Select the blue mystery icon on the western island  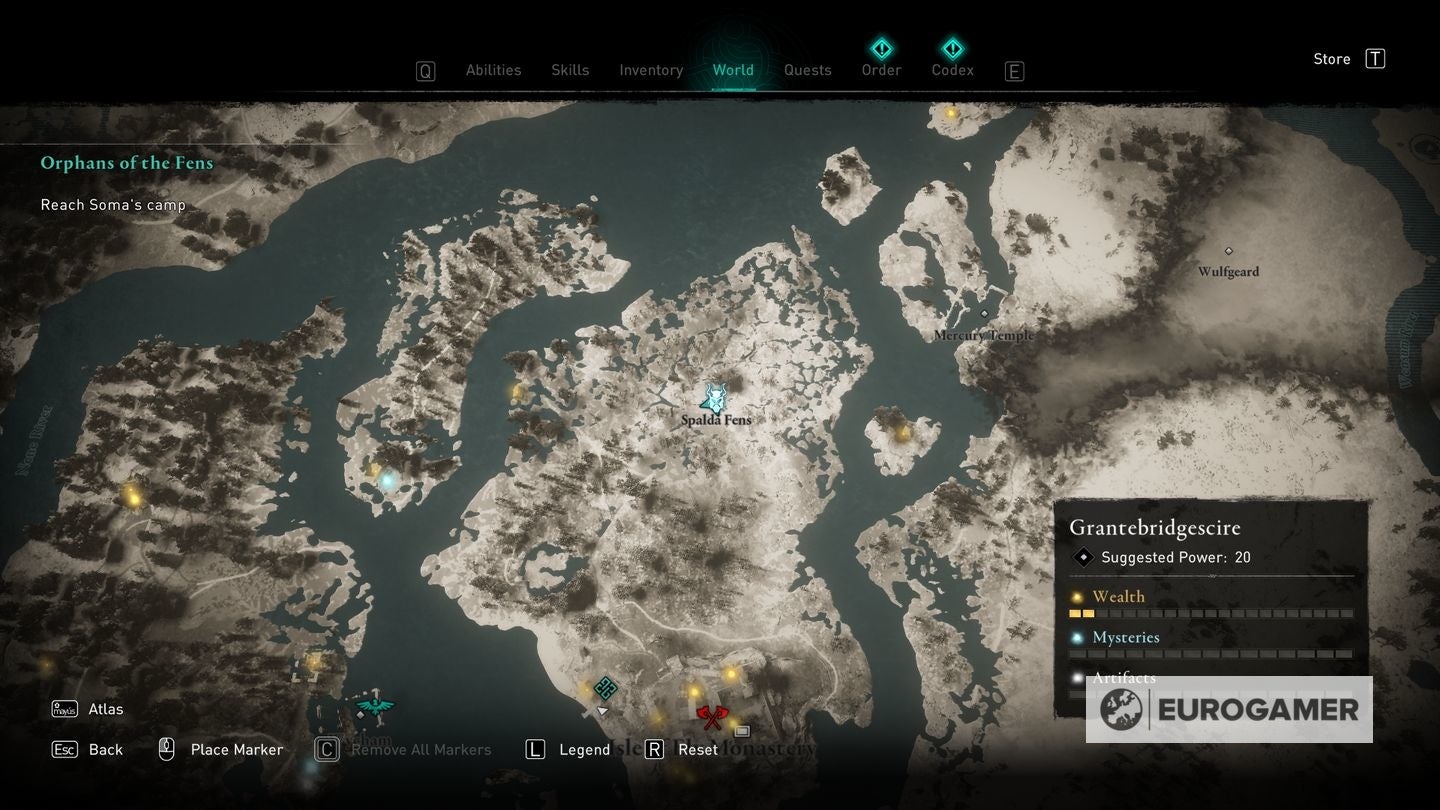click(387, 479)
